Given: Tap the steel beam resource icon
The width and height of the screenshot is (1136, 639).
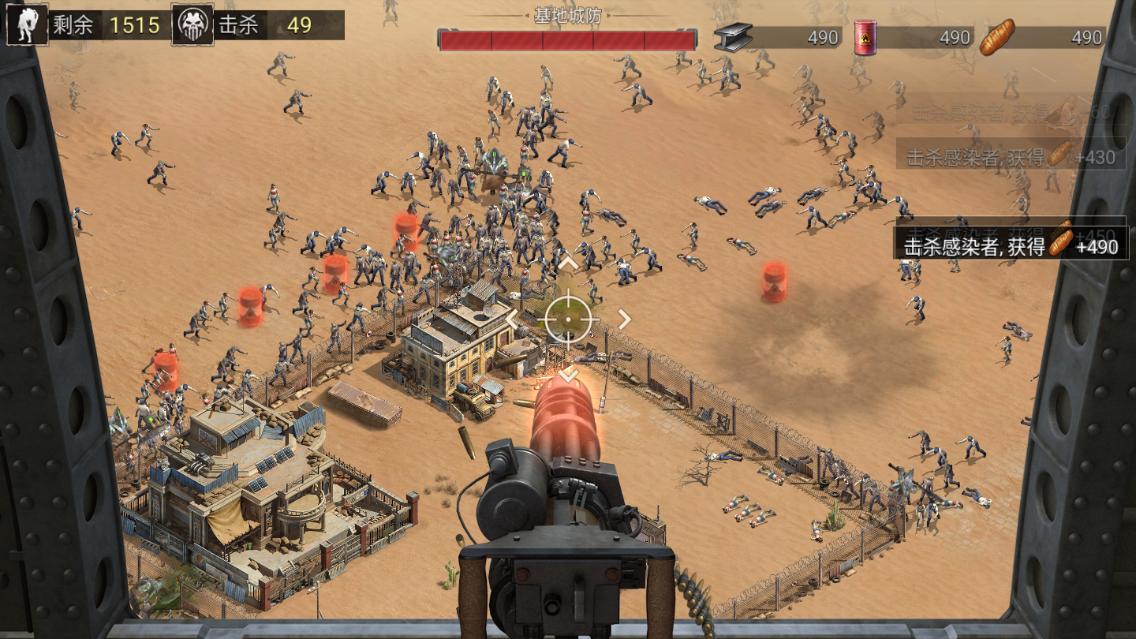Looking at the screenshot, I should (733, 37).
